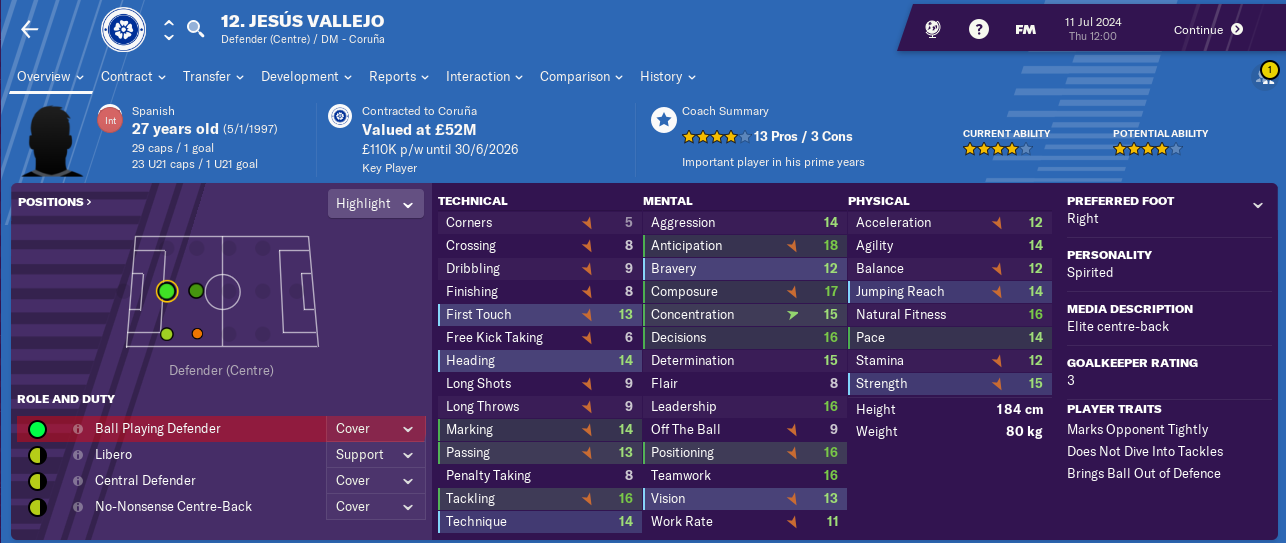
Task: Change the Central Defender duty dropdown
Action: tap(374, 481)
